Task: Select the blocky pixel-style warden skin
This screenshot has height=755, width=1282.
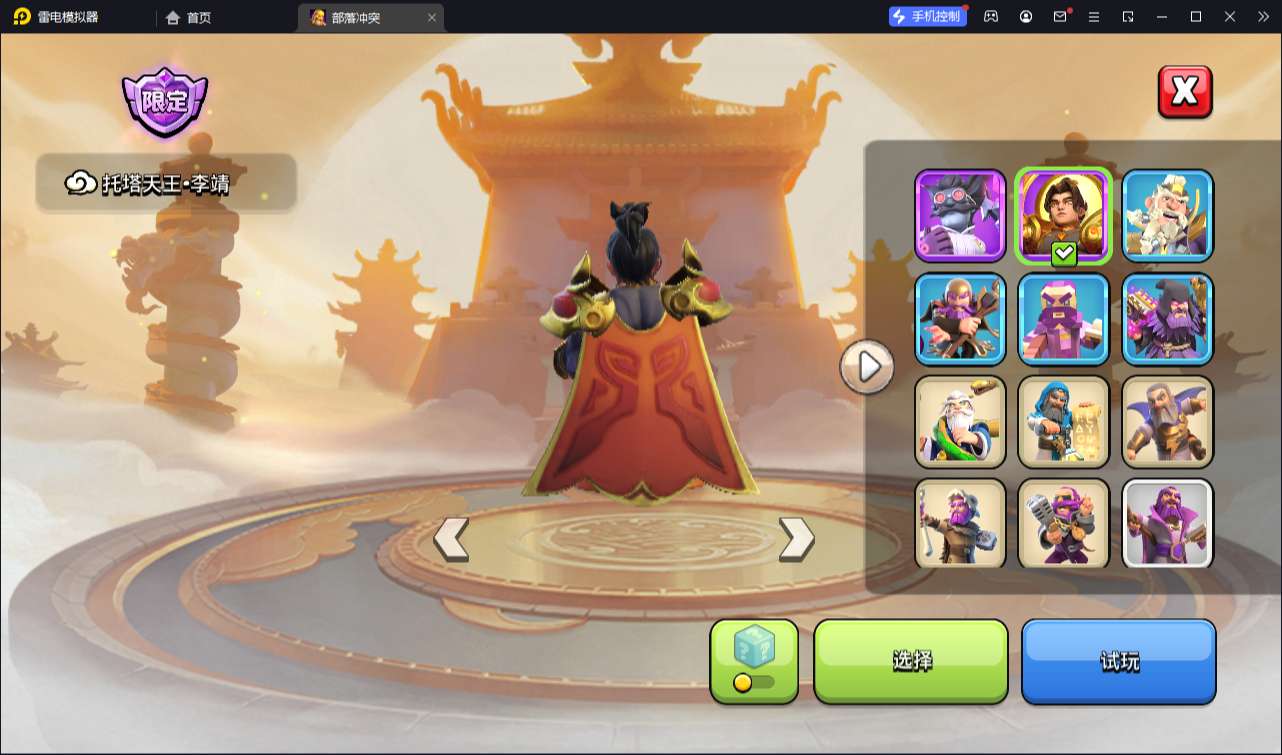Action: coord(1064,319)
